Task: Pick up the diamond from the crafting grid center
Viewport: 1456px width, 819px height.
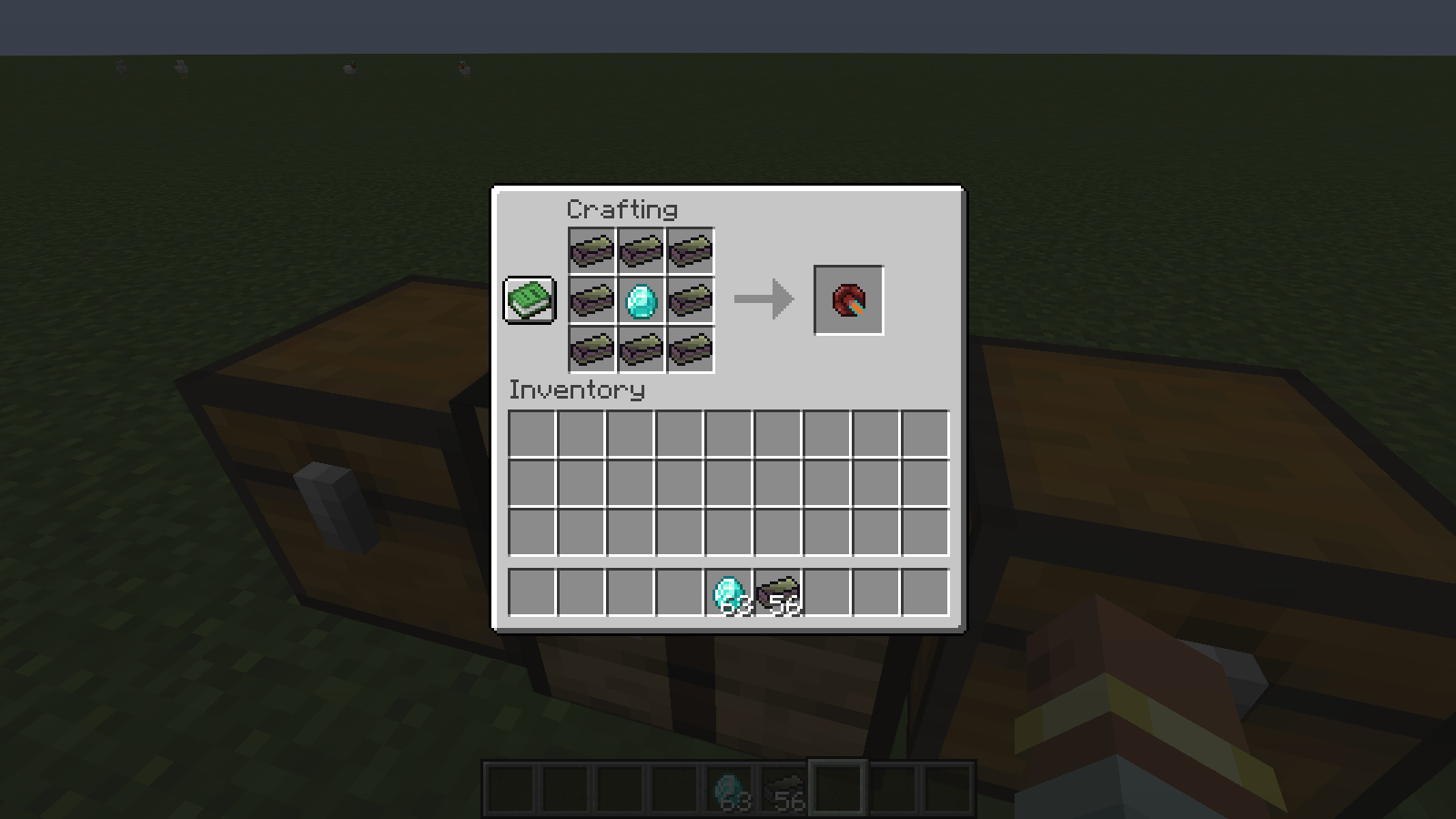Action: click(x=640, y=298)
